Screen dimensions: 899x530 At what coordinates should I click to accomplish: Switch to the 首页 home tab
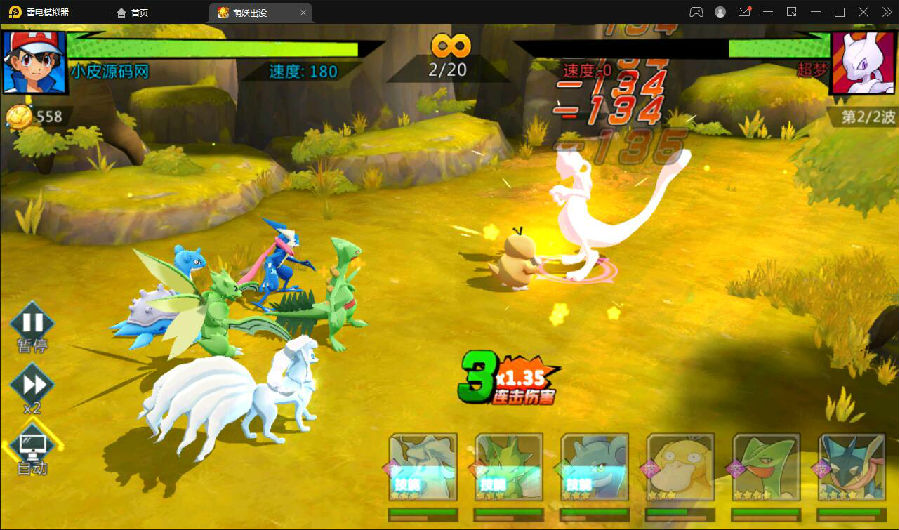click(133, 12)
